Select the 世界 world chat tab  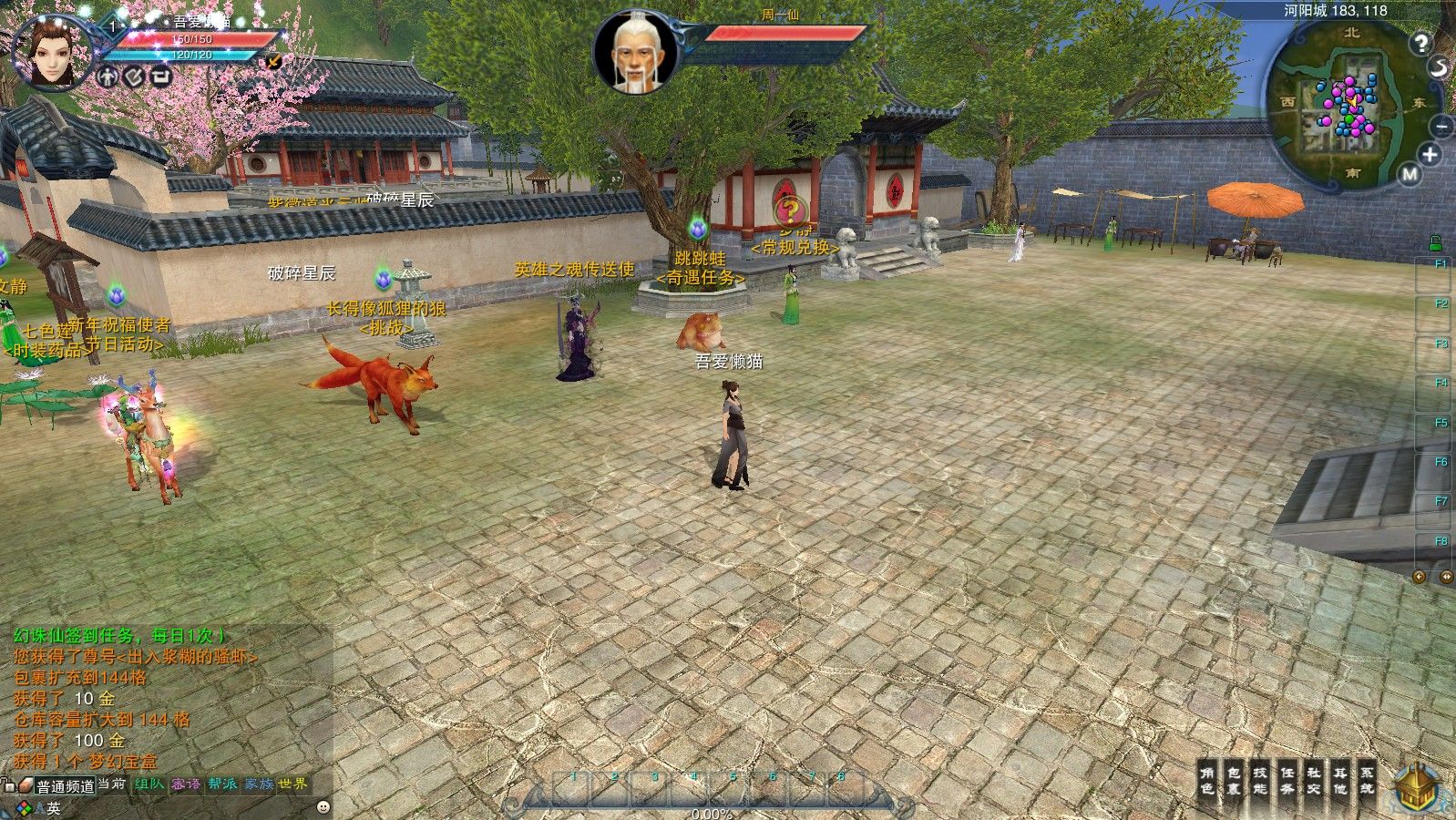293,784
